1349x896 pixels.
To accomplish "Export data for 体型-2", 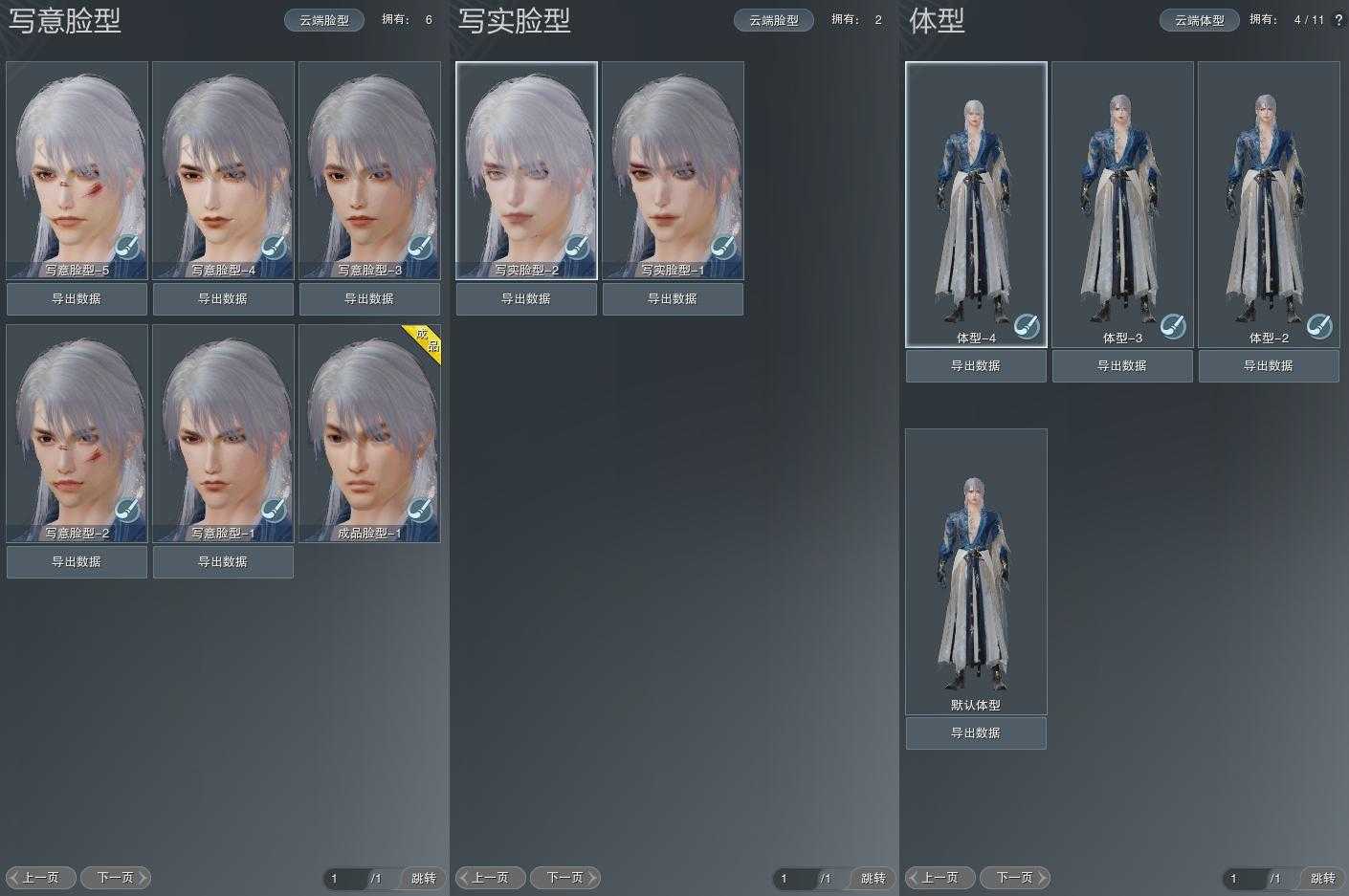I will coord(1269,366).
